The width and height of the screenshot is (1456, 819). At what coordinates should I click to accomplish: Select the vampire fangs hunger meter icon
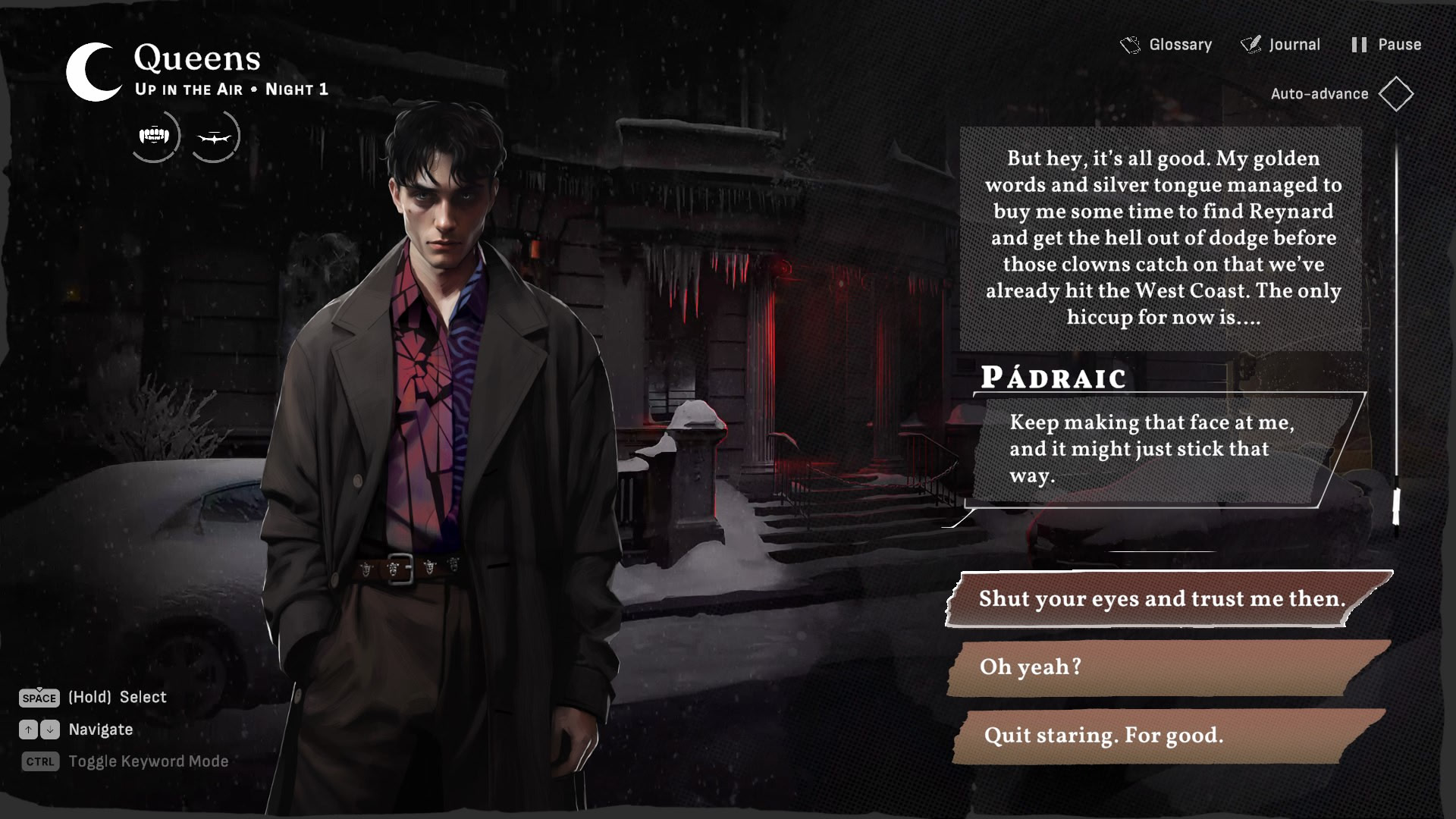tap(155, 136)
